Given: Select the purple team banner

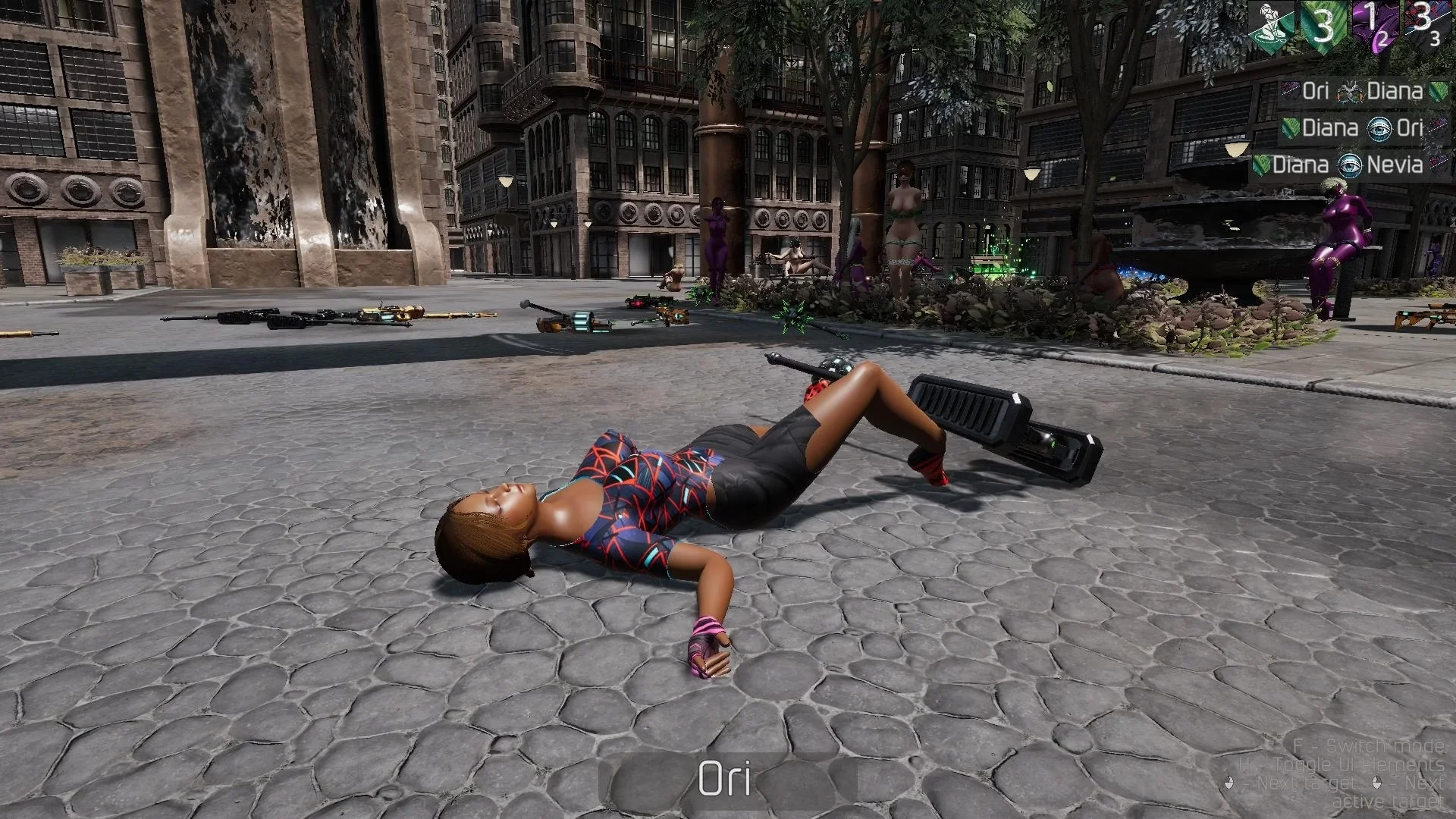Looking at the screenshot, I should 1373,27.
